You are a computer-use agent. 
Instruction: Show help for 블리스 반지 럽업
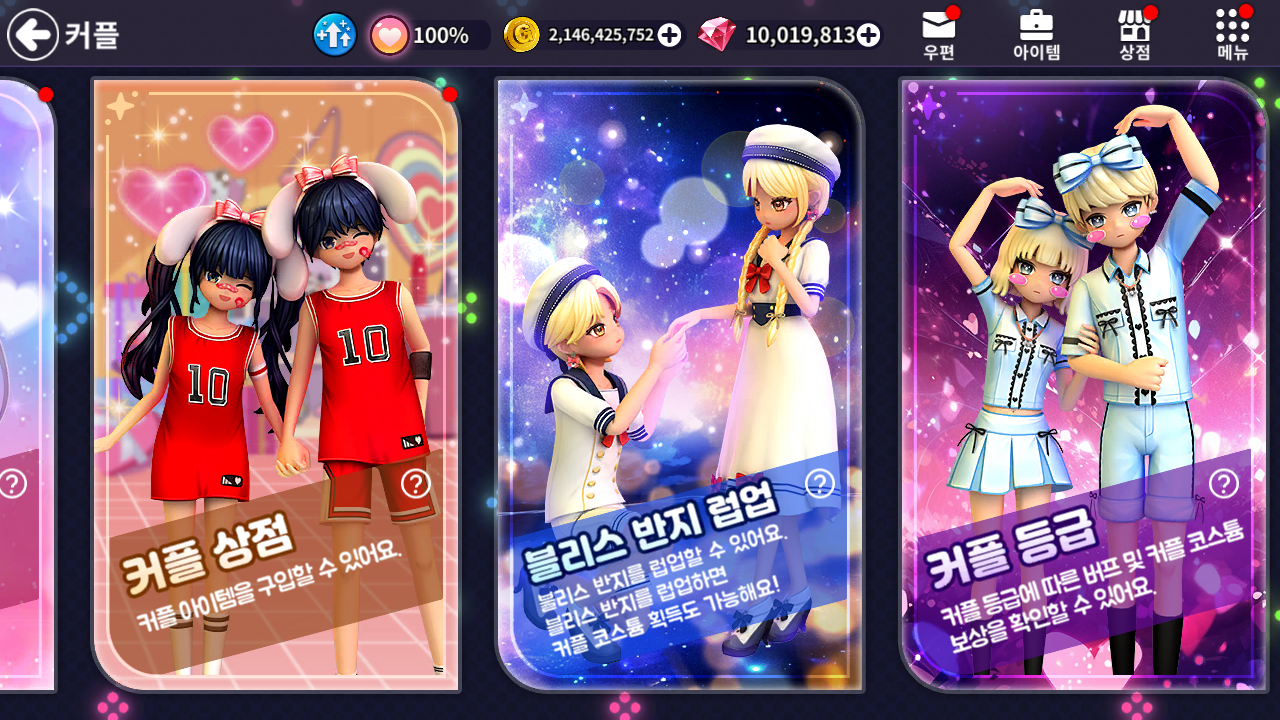tap(820, 484)
